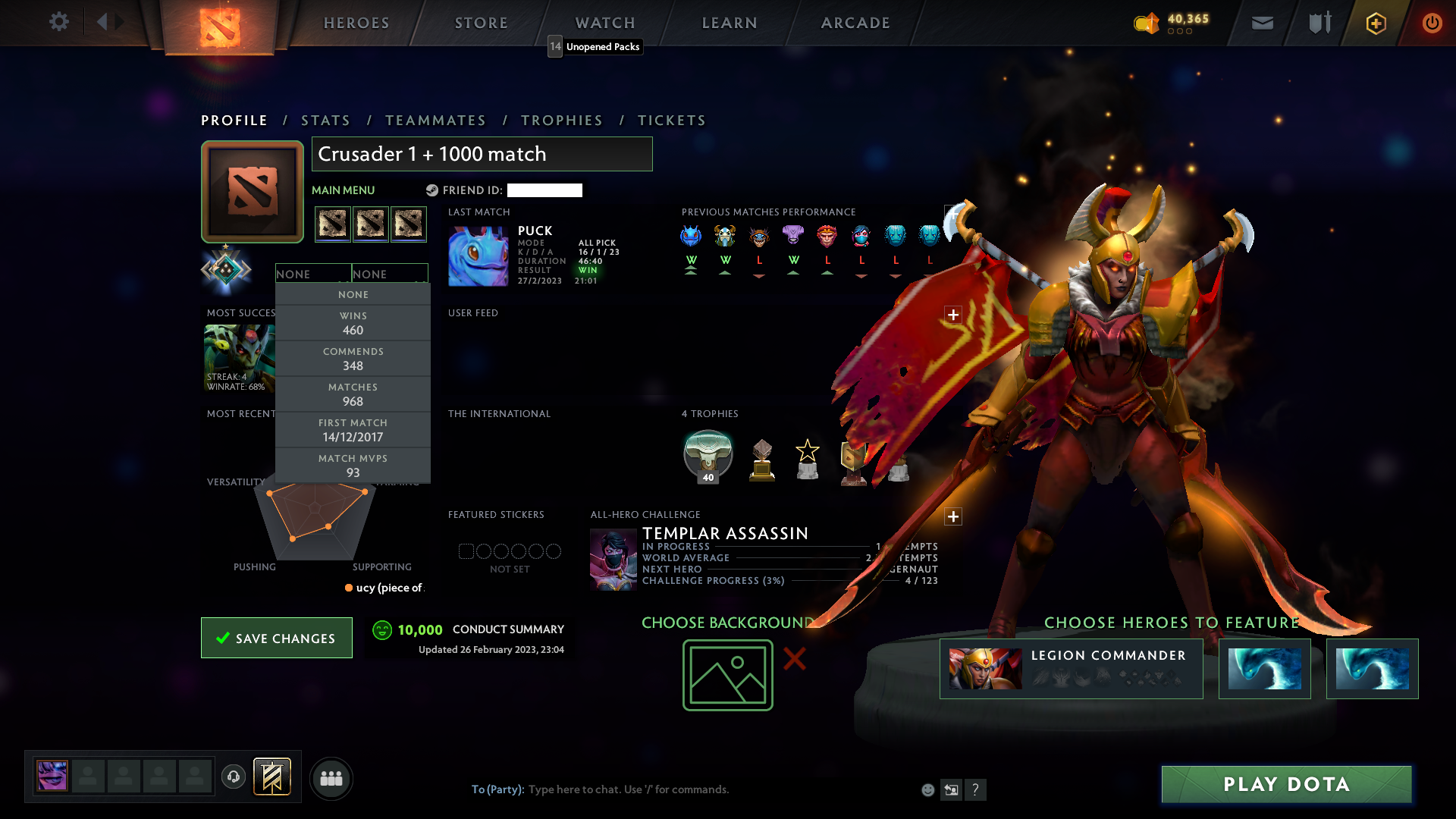Click the level 40 International trophy
Viewport: 1456px width, 819px height.
pos(708,455)
